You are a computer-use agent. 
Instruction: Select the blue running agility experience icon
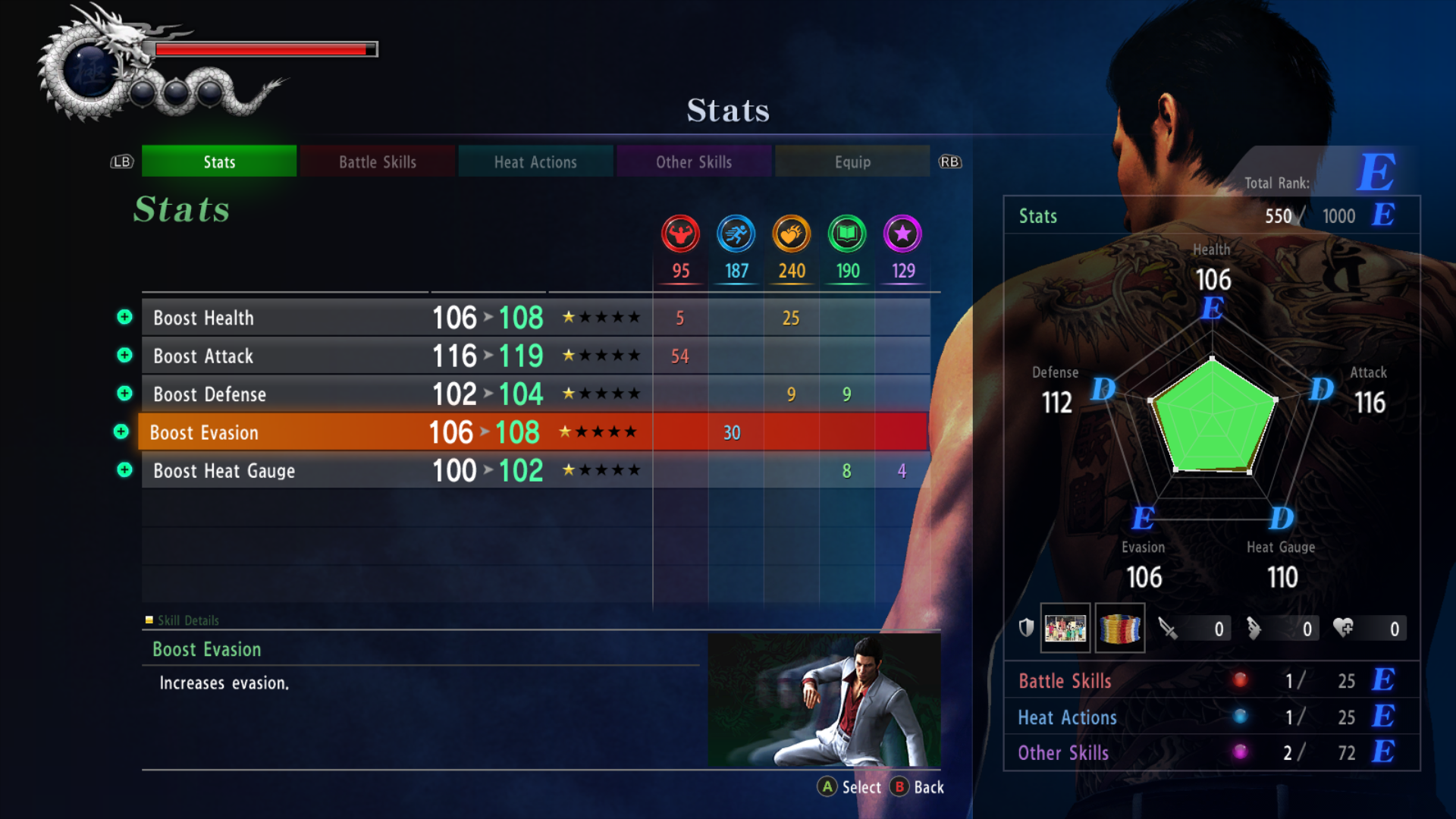pyautogui.click(x=736, y=234)
